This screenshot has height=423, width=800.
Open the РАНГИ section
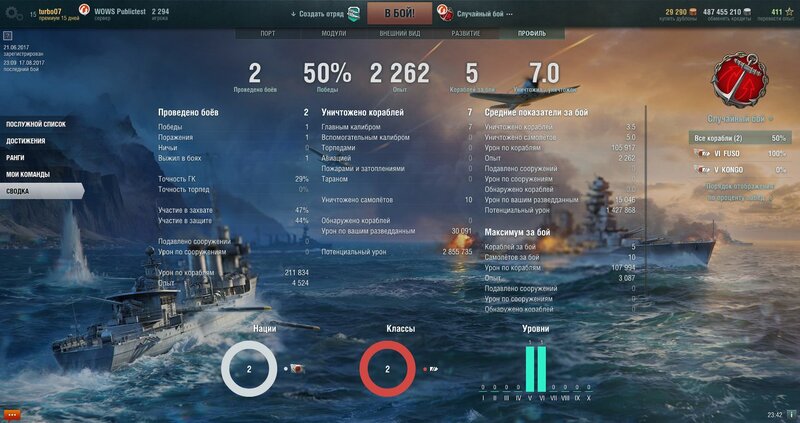[16, 158]
